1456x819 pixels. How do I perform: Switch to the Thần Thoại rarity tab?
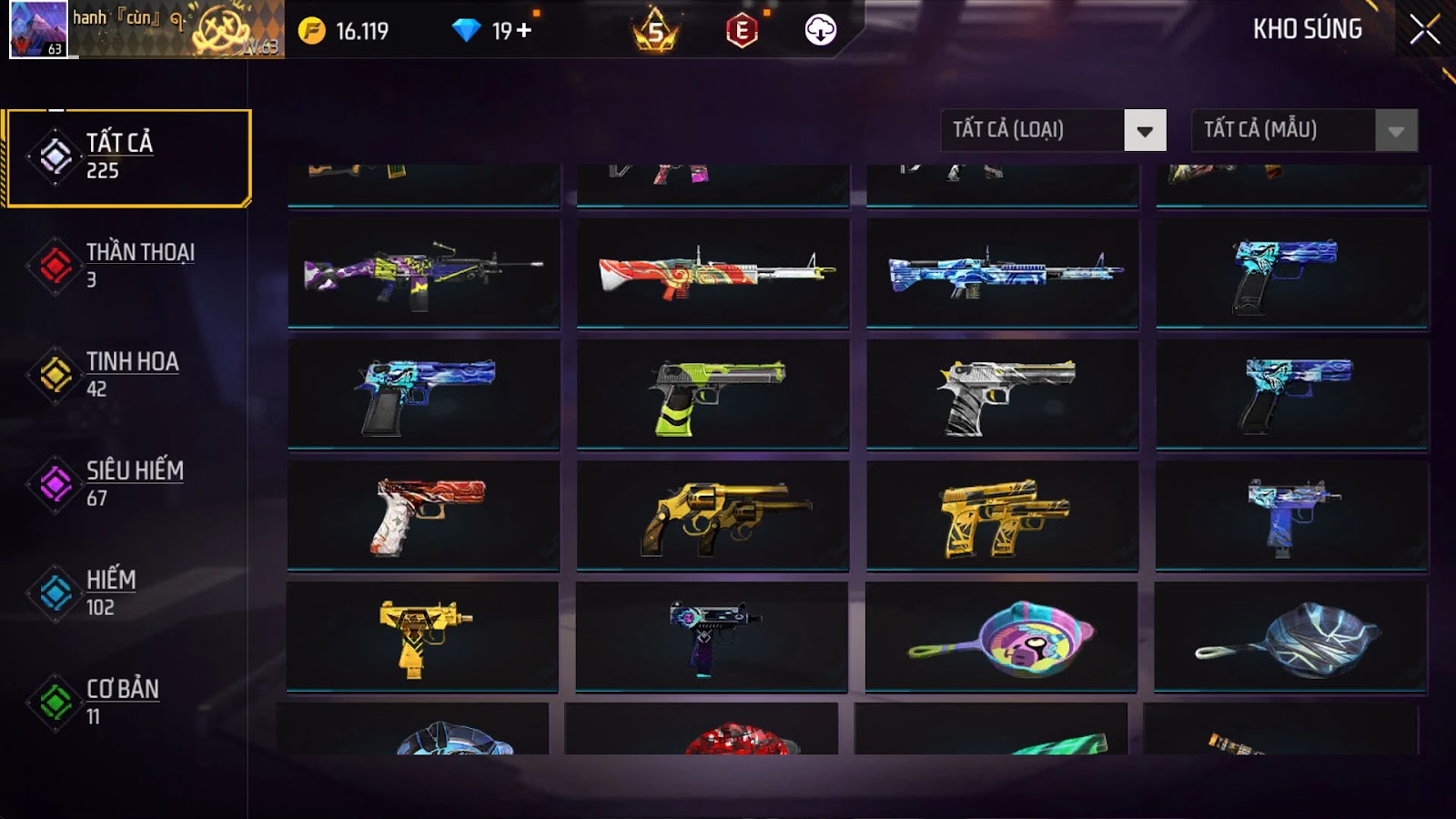tap(128, 265)
